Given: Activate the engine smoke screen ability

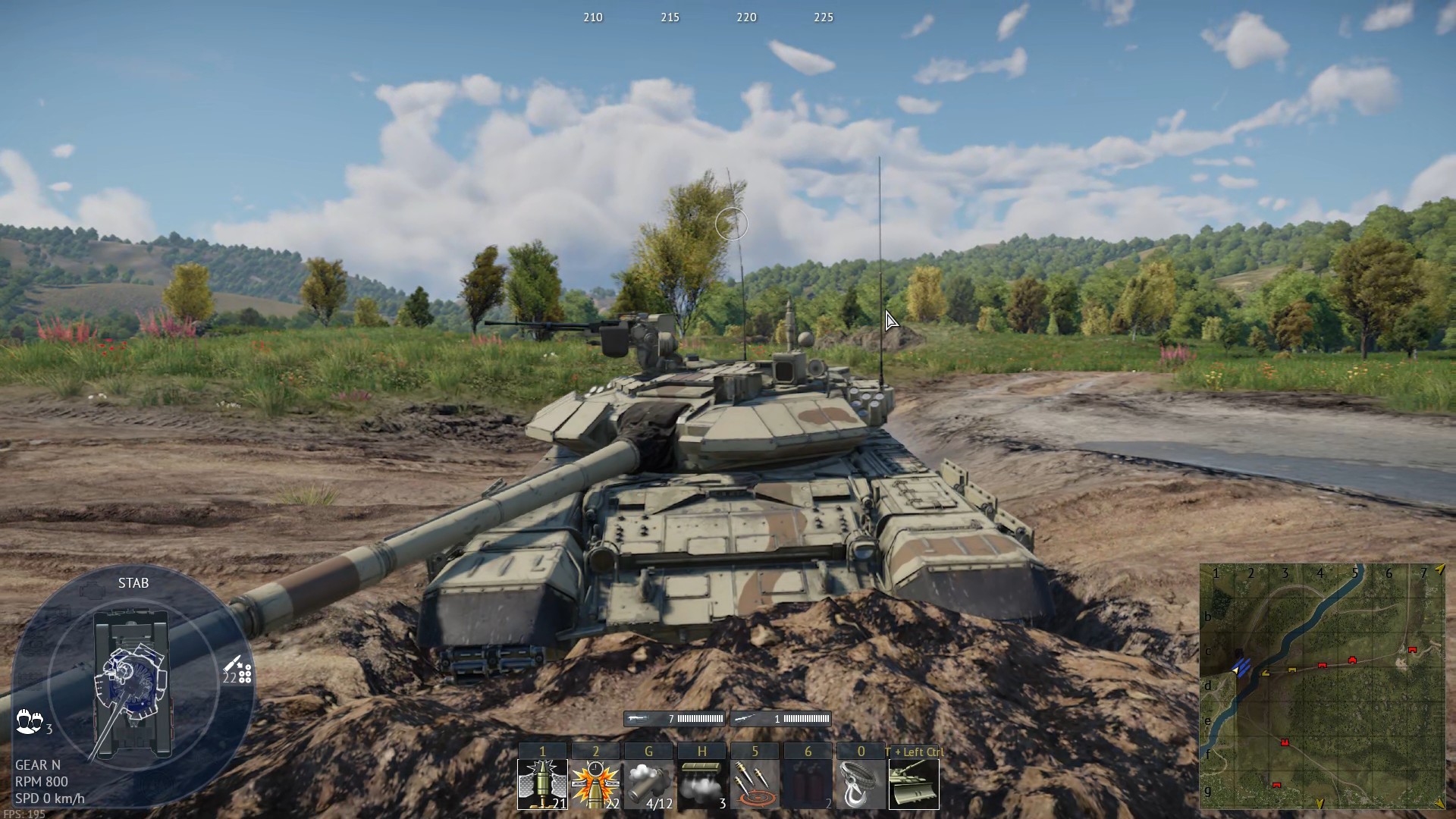Looking at the screenshot, I should click(701, 783).
